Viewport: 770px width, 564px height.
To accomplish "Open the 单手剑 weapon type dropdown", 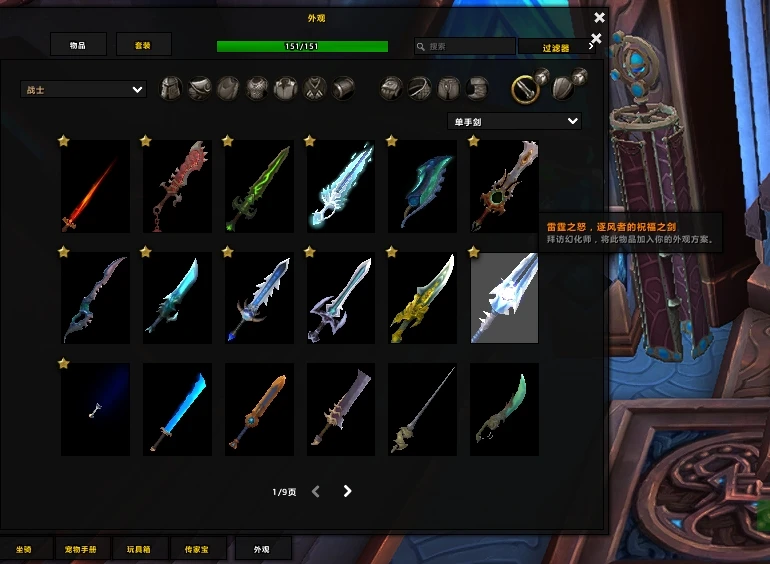I will pos(514,121).
